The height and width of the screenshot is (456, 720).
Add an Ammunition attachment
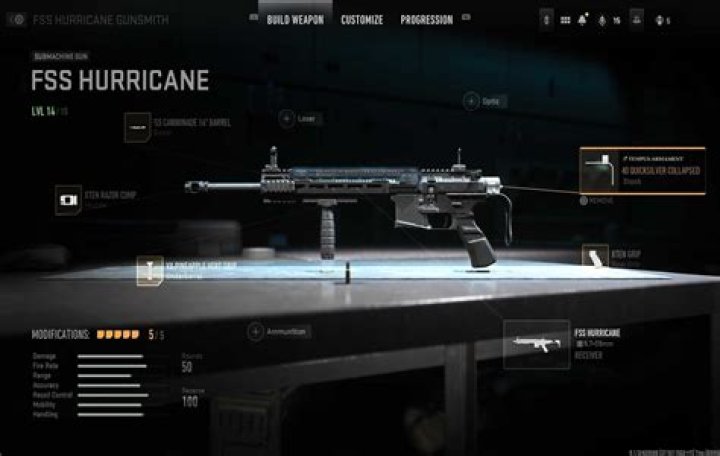coord(256,331)
